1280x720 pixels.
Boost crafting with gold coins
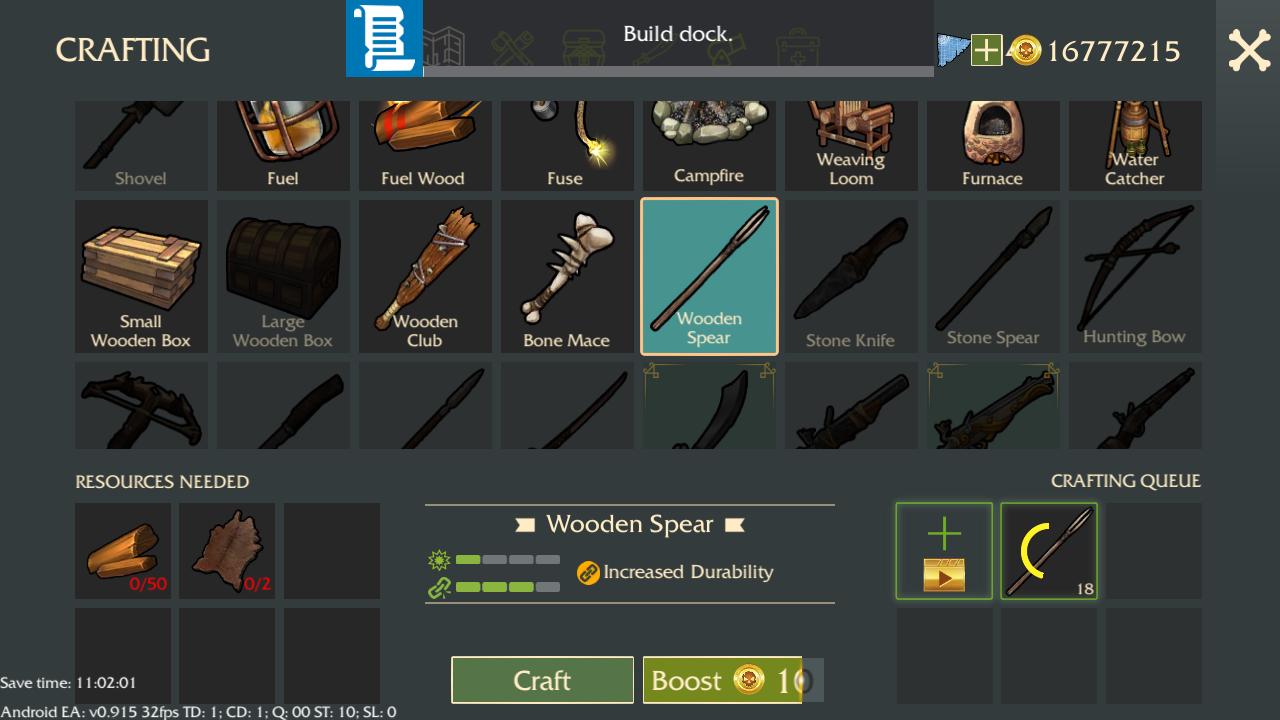pos(722,680)
